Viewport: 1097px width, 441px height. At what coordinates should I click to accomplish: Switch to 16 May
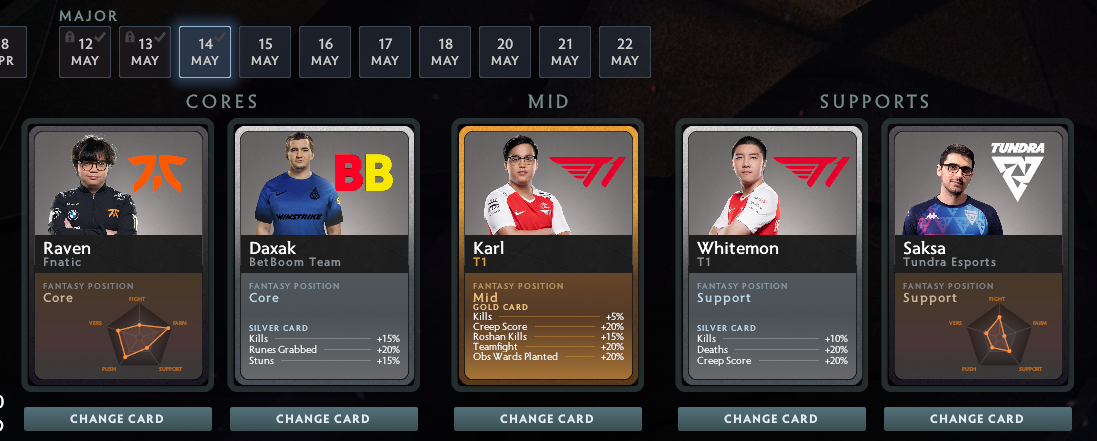325,52
